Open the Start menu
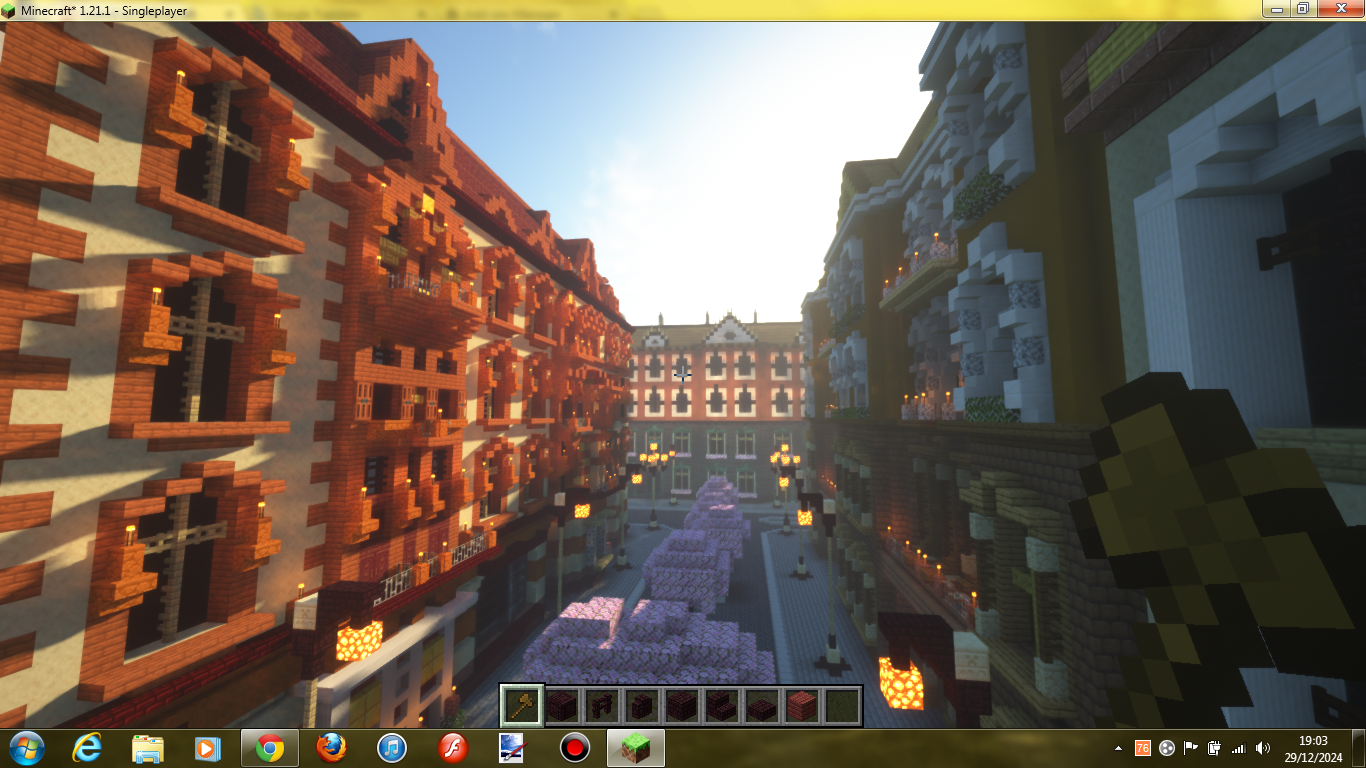 pyautogui.click(x=28, y=749)
